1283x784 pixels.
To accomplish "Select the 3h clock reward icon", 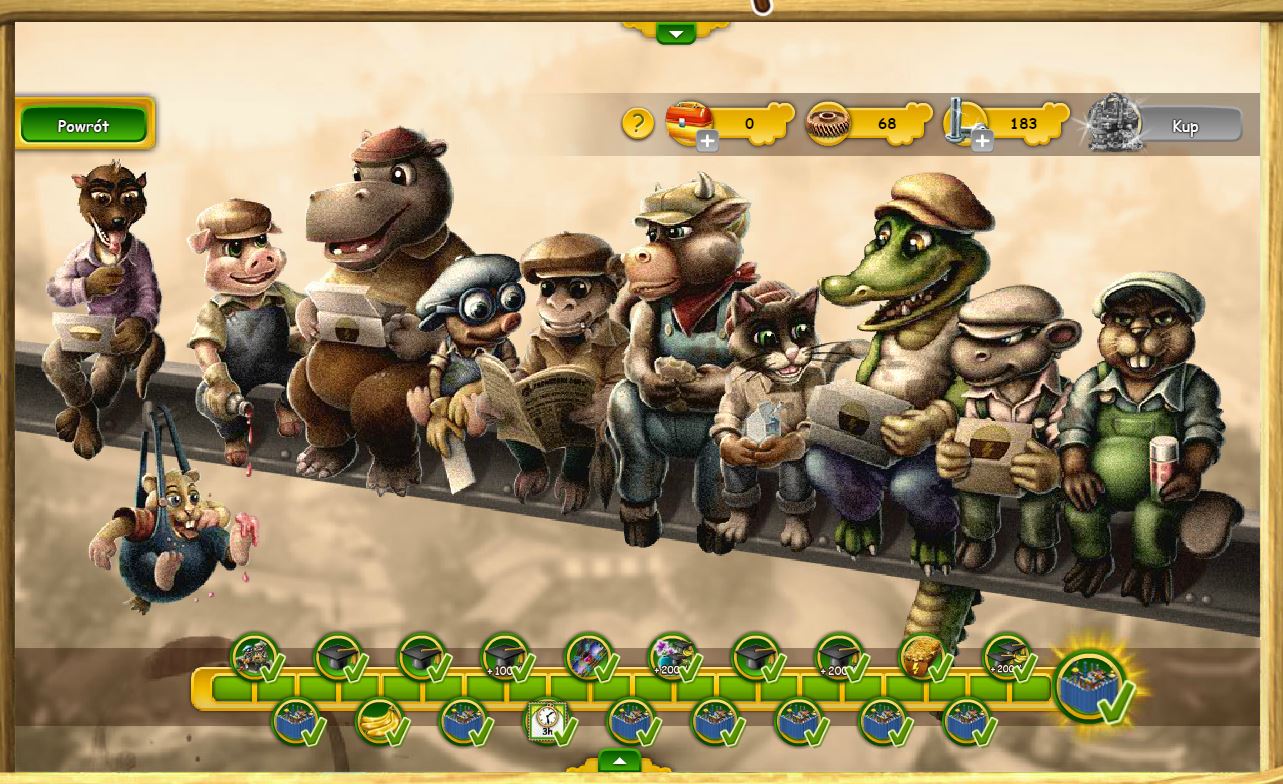I will point(546,720).
